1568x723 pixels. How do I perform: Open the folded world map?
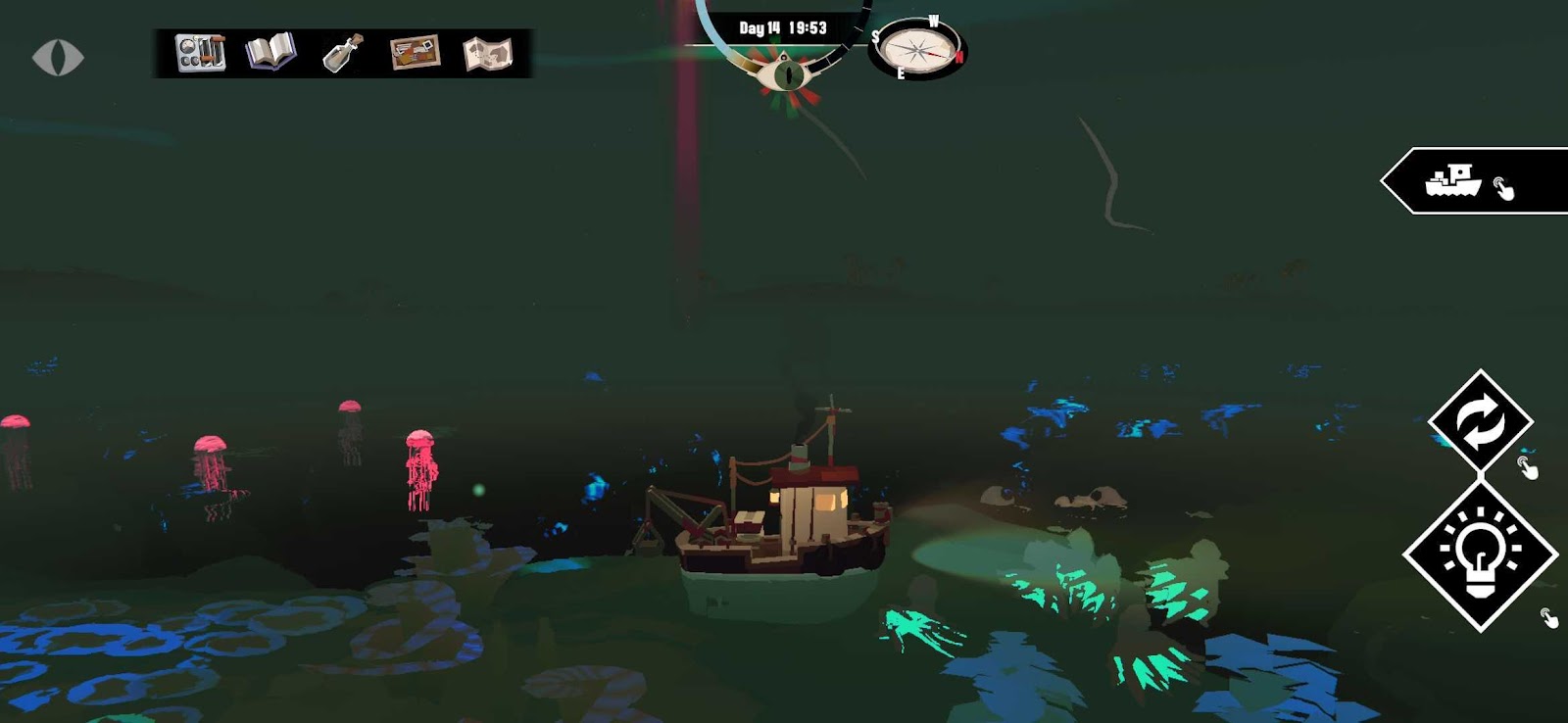point(487,54)
